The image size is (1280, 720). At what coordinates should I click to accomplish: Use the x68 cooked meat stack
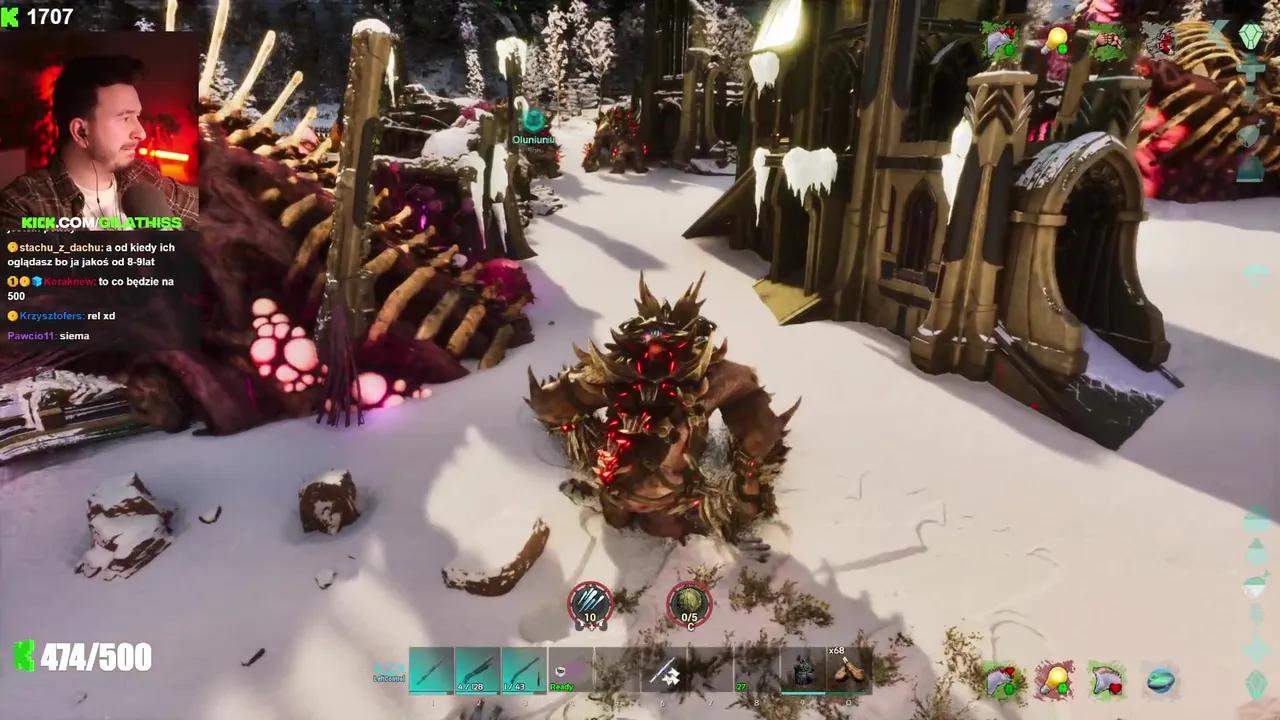coord(848,669)
